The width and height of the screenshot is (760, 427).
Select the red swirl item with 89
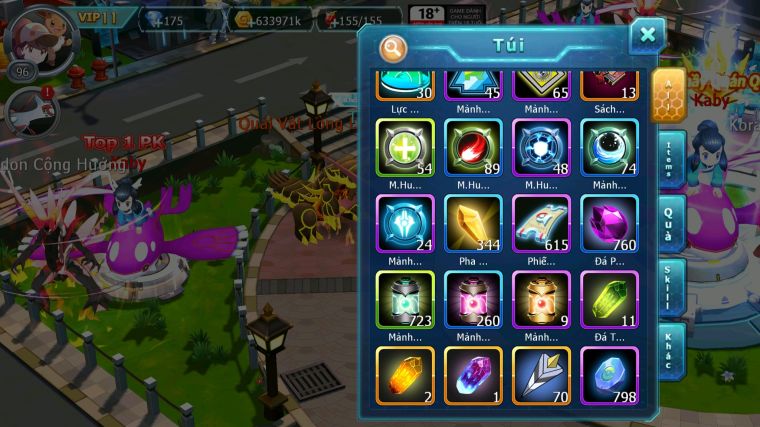[x=473, y=148]
